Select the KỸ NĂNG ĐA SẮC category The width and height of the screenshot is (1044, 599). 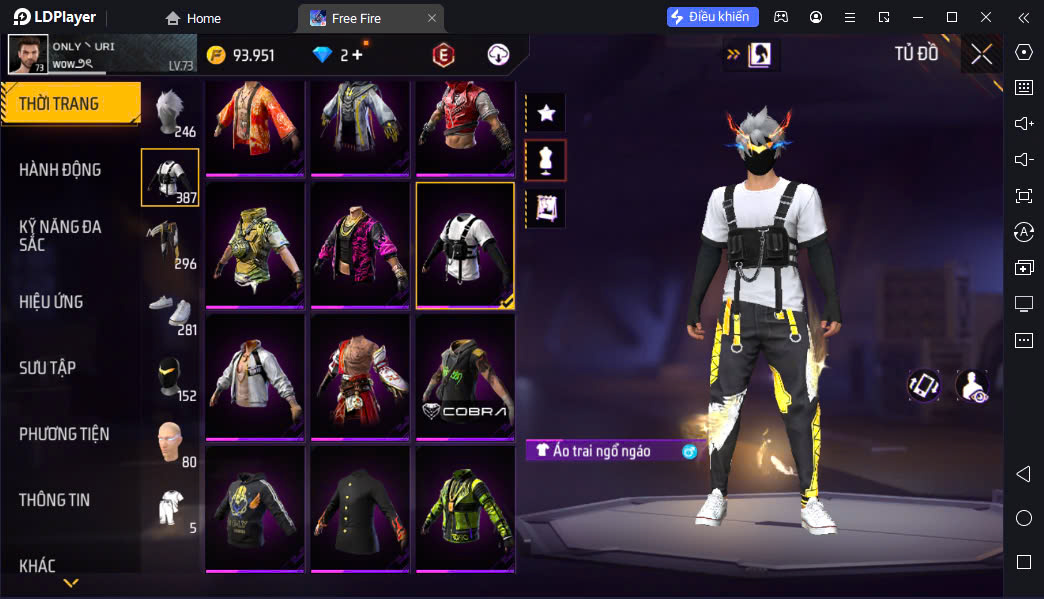(x=60, y=236)
